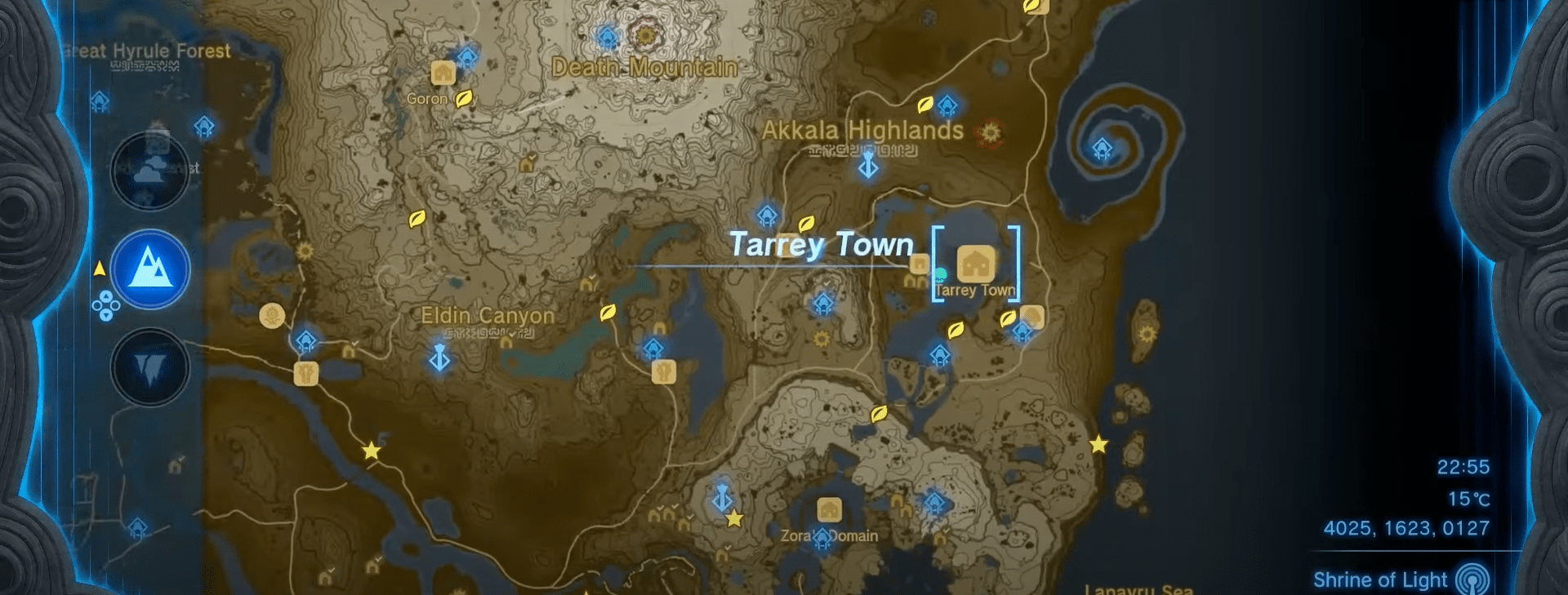
Task: Select the Korok leaf icon near Death Mountain
Action: pos(462,97)
